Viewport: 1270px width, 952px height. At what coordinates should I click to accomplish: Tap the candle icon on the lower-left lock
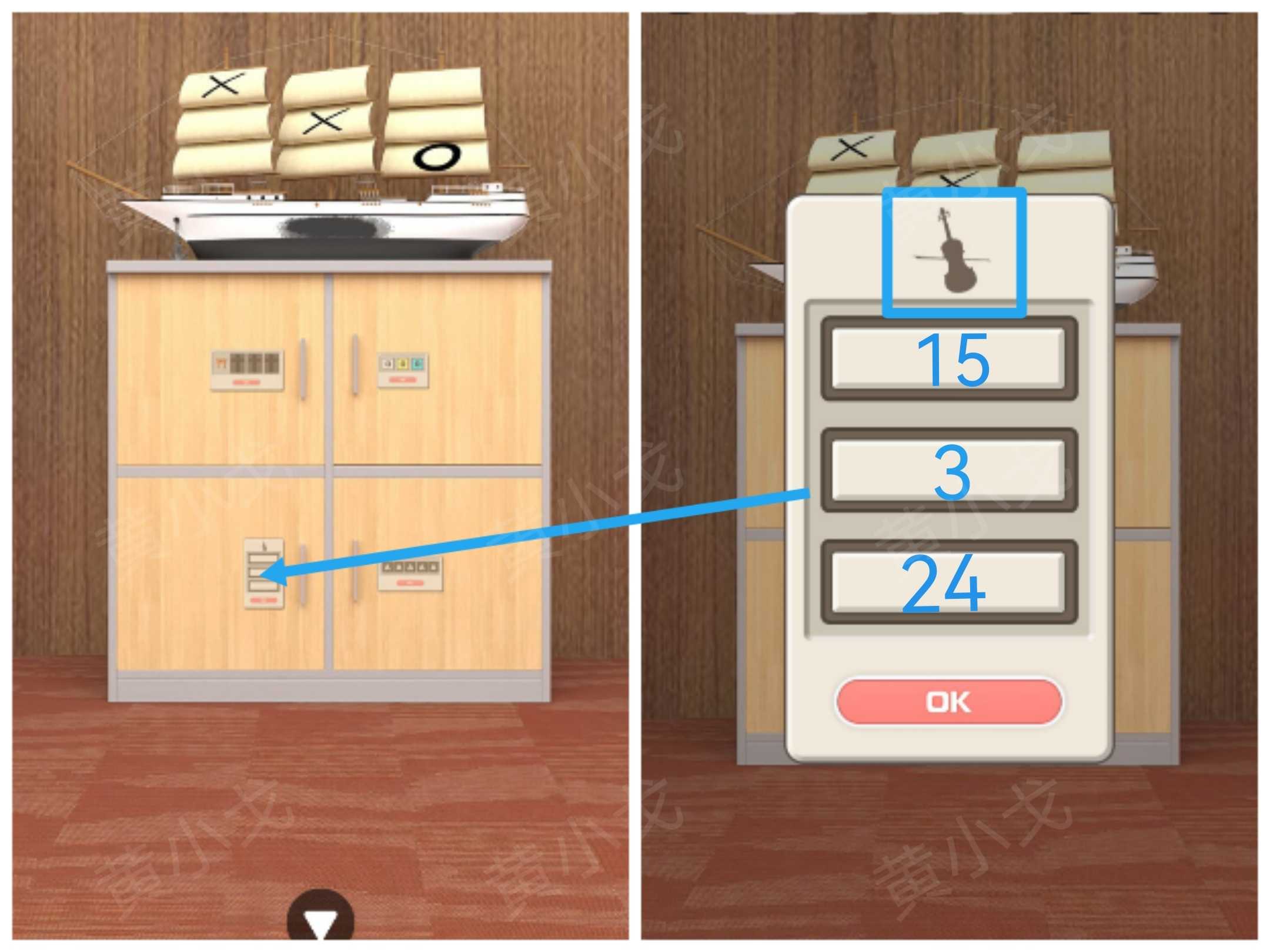[x=264, y=545]
